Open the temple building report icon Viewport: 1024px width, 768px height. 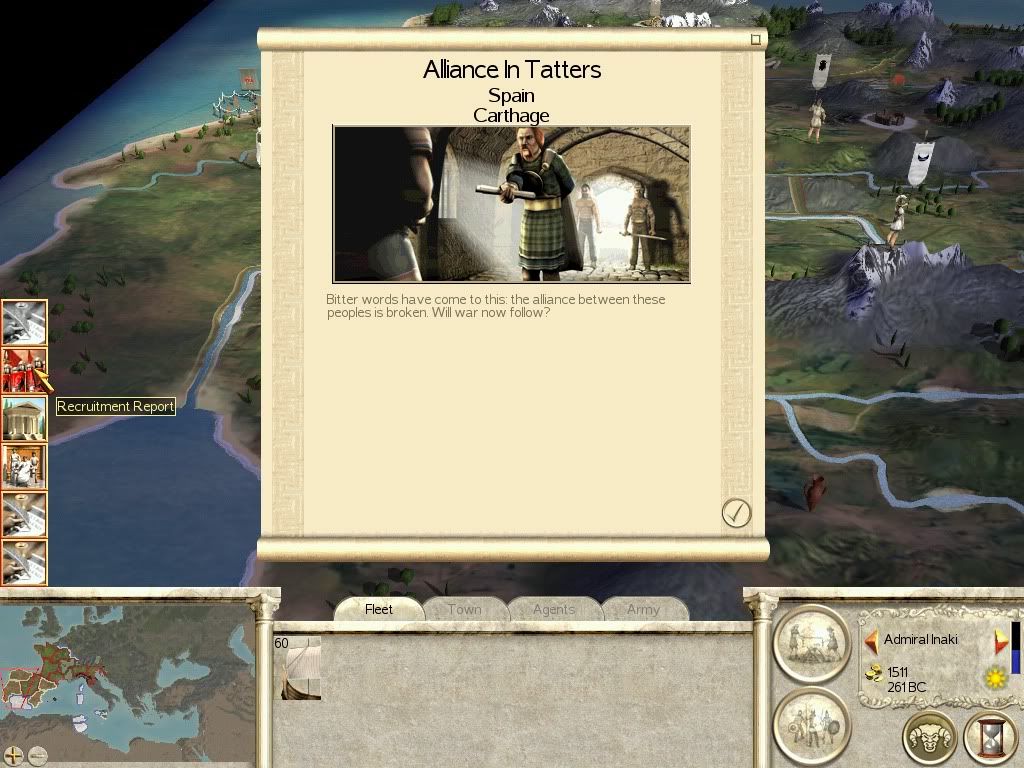pos(24,418)
